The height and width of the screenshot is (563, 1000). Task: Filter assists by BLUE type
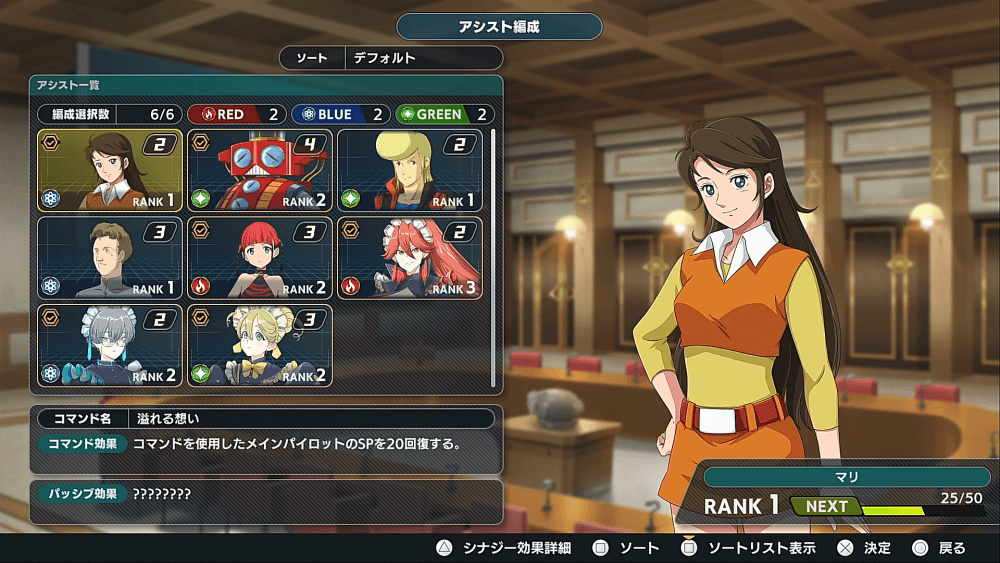[x=340, y=114]
